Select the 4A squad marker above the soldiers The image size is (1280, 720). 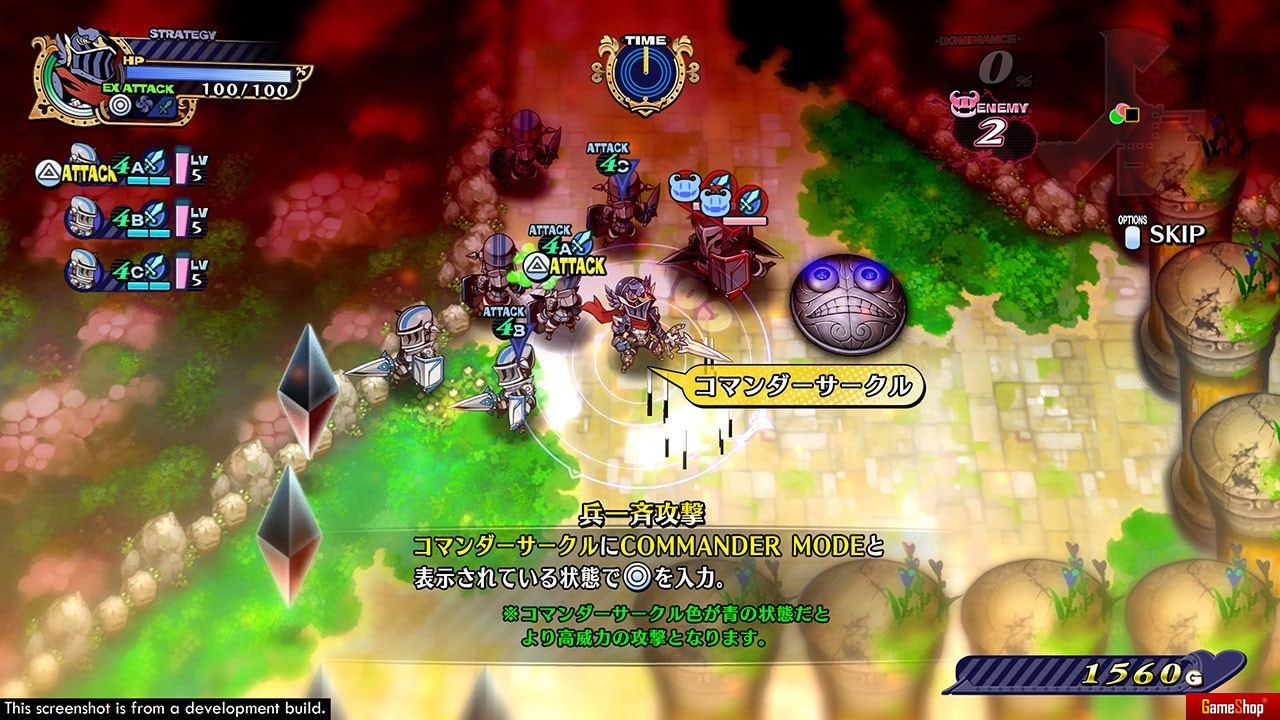click(559, 245)
